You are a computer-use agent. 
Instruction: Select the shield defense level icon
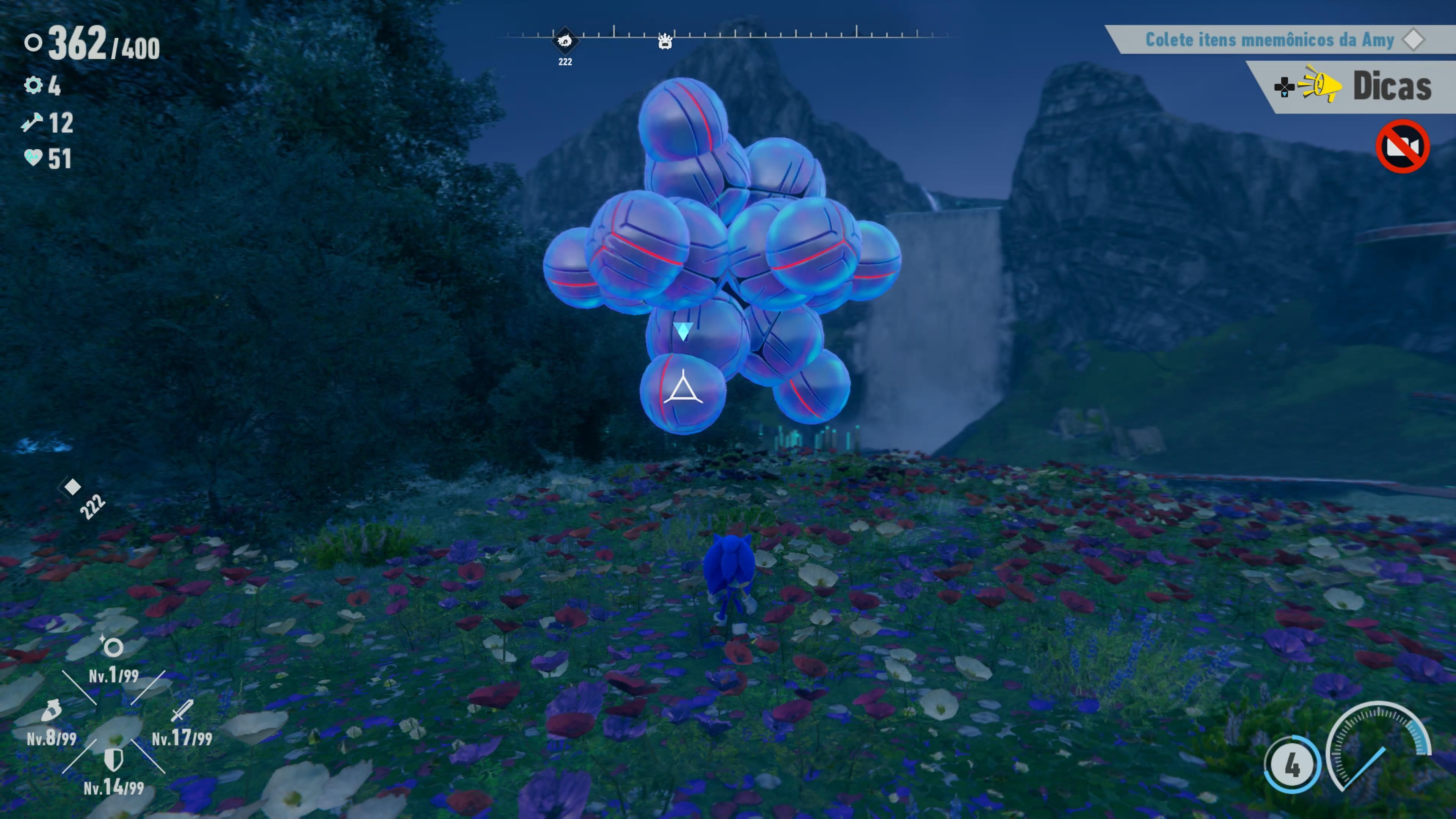[114, 759]
